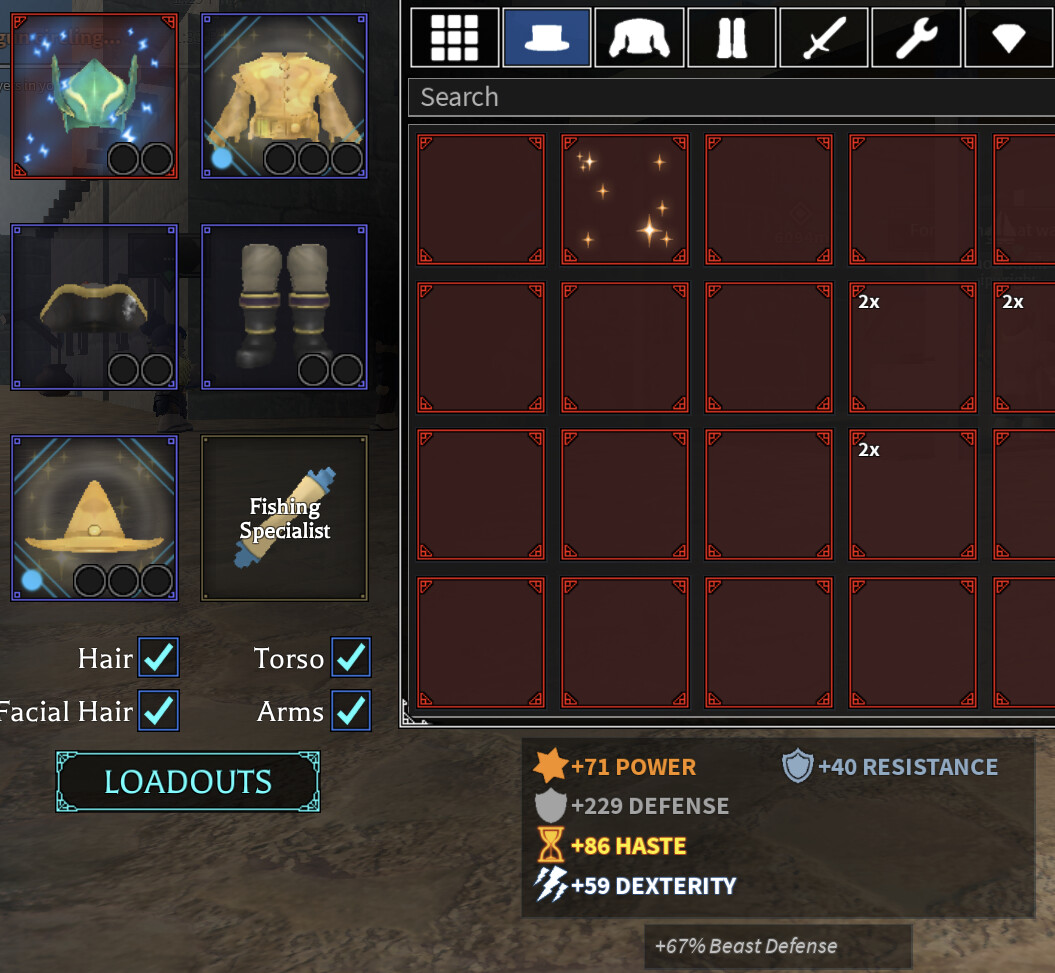Toggle the Arms visibility checkbox
Screen dimensions: 1055x973
click(351, 710)
